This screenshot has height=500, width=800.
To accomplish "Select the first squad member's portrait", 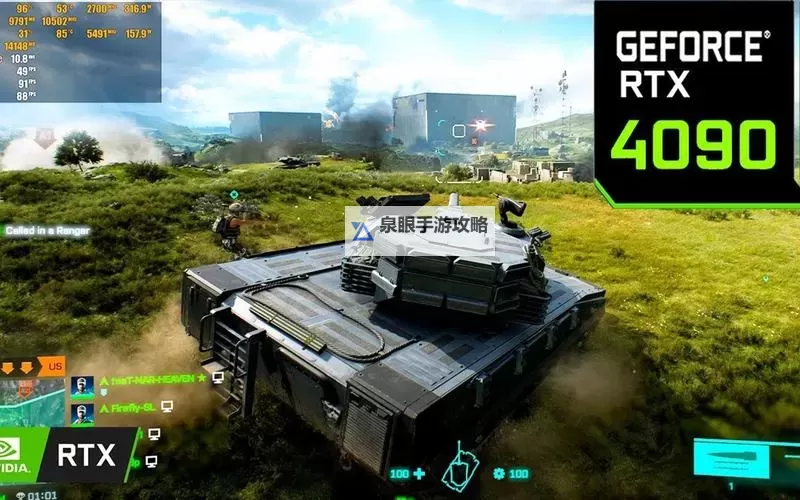I will [82, 385].
